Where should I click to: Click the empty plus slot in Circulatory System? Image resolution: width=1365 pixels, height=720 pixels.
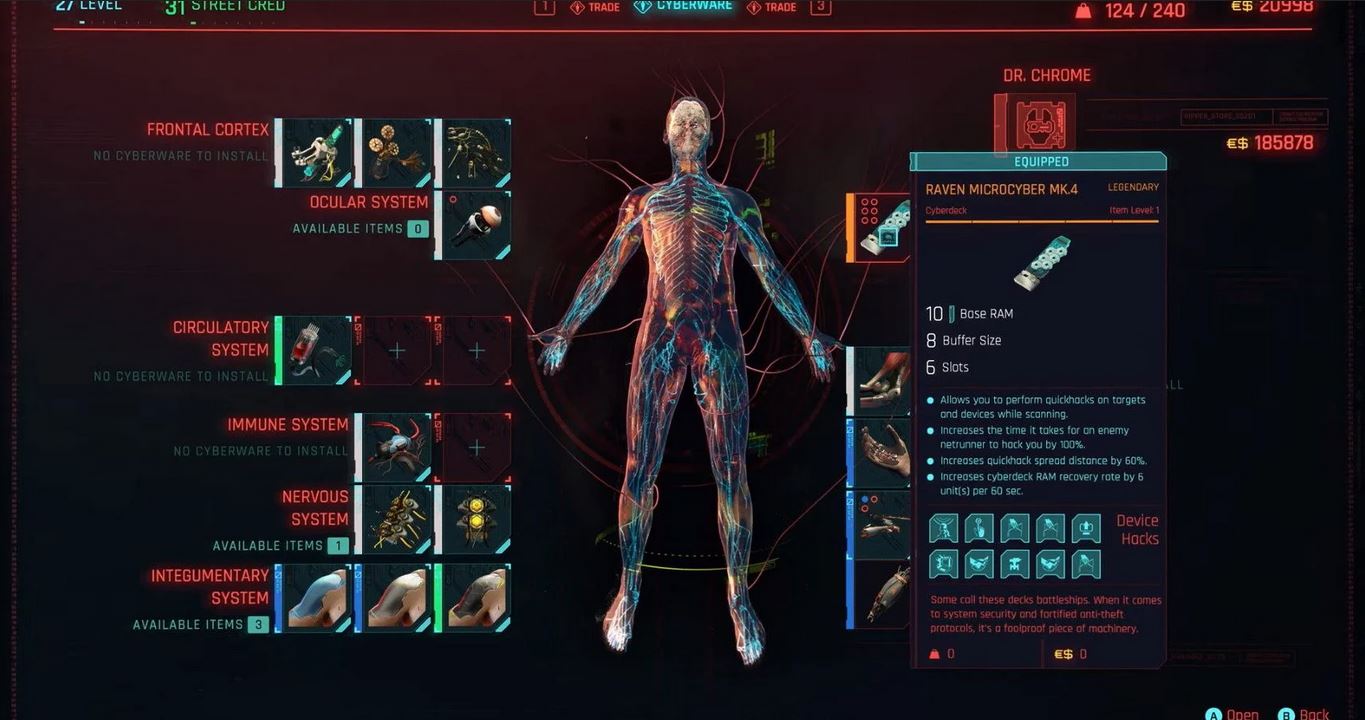pos(394,349)
